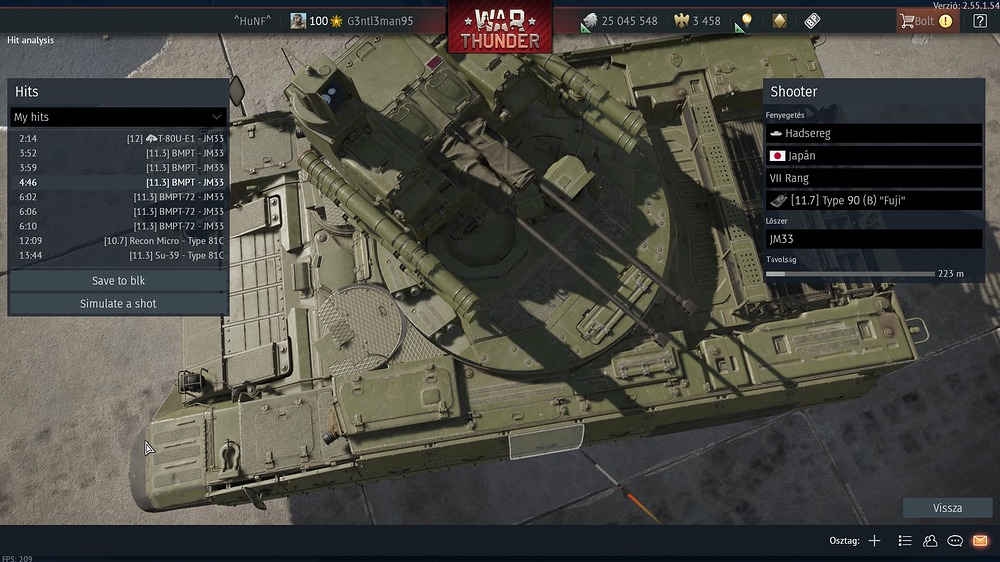Select the 2:14 T-80U-E1 hit row
The height and width of the screenshot is (562, 1000).
tap(120, 138)
